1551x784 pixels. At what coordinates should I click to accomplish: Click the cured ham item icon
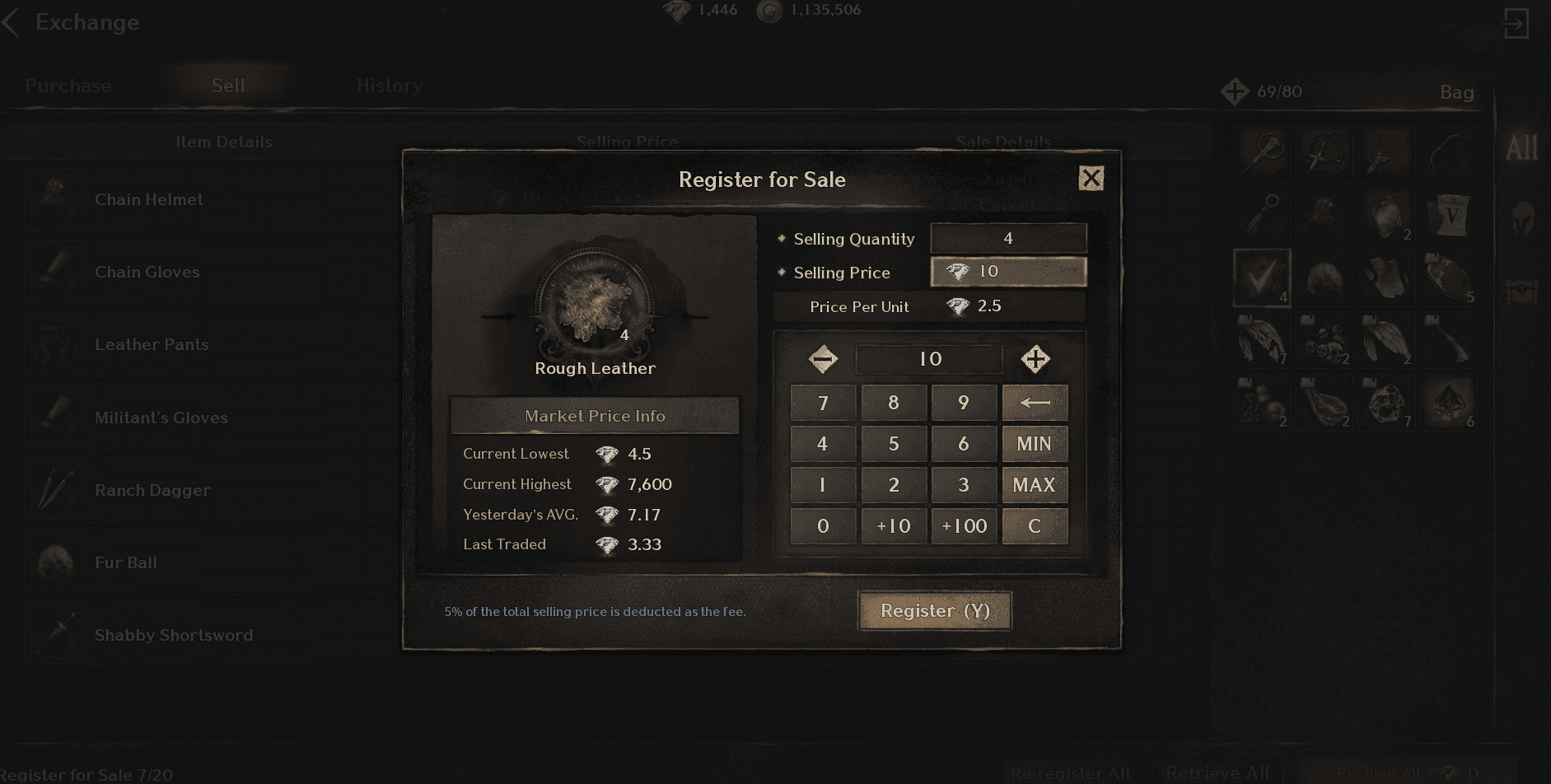point(1325,404)
